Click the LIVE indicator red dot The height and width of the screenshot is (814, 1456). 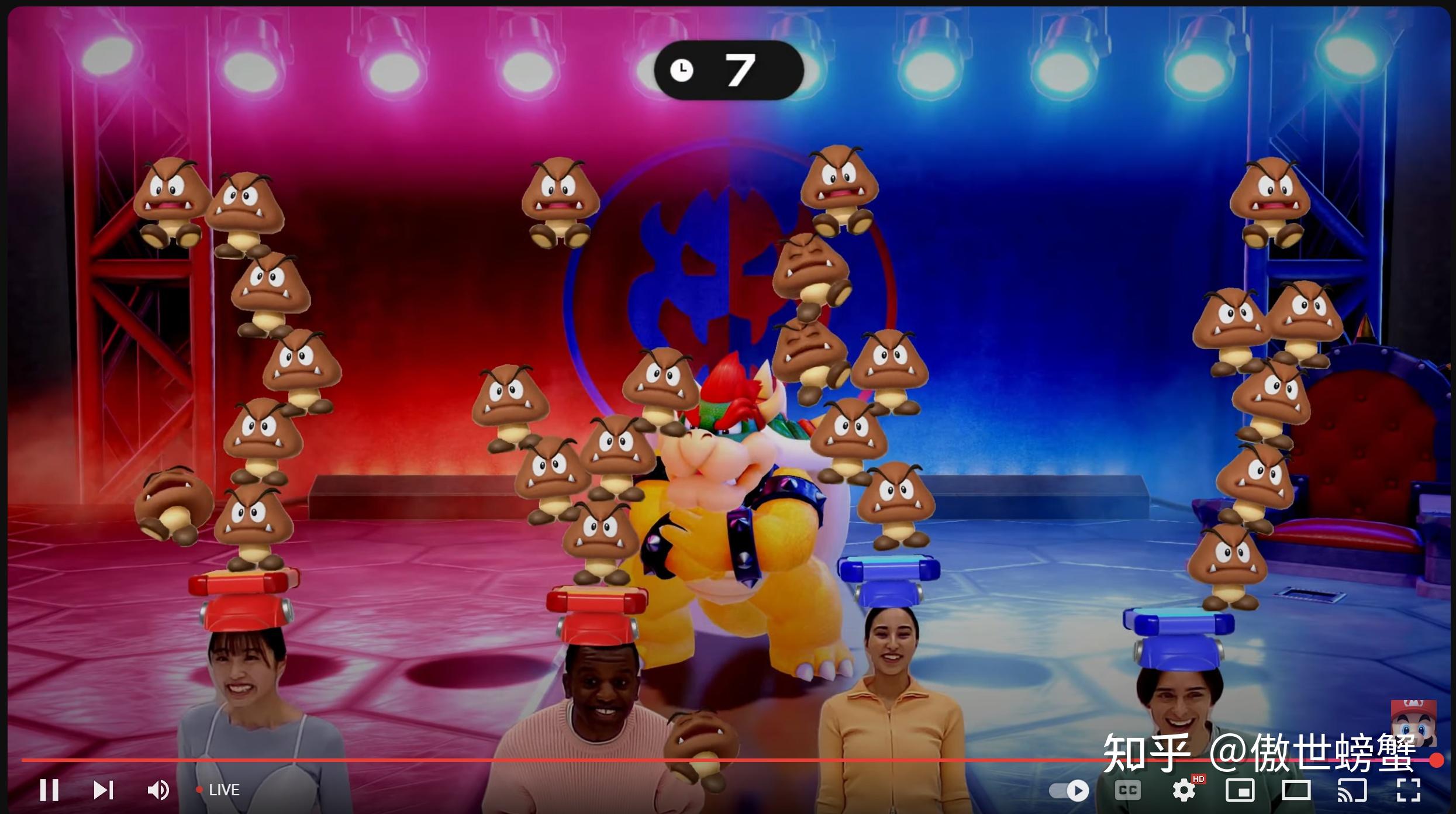tap(201, 790)
